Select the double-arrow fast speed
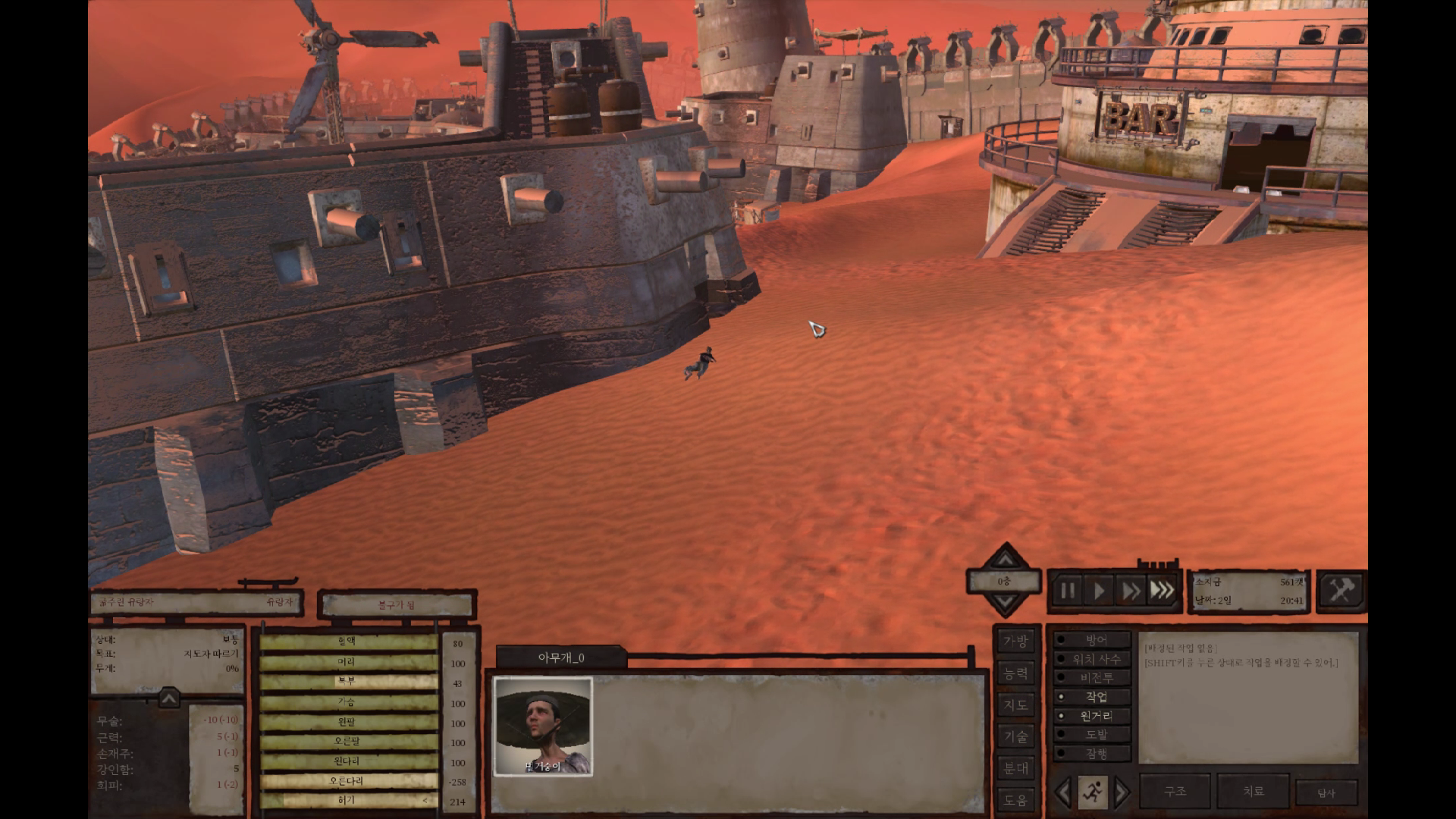The height and width of the screenshot is (819, 1456). (1131, 591)
